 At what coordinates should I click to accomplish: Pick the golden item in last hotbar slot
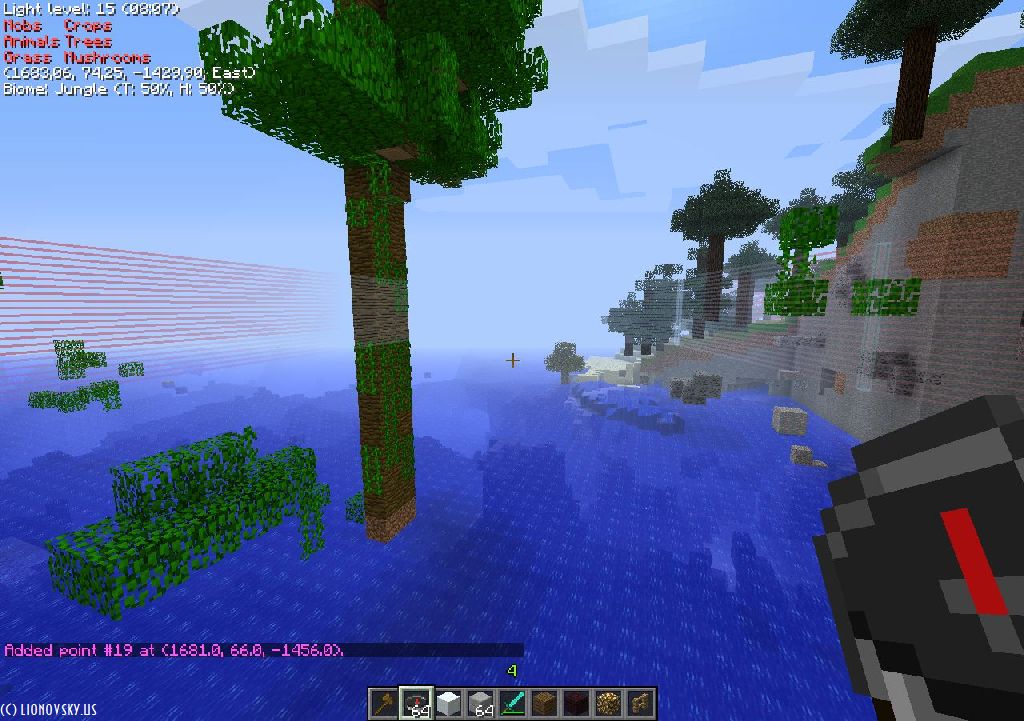click(x=640, y=703)
